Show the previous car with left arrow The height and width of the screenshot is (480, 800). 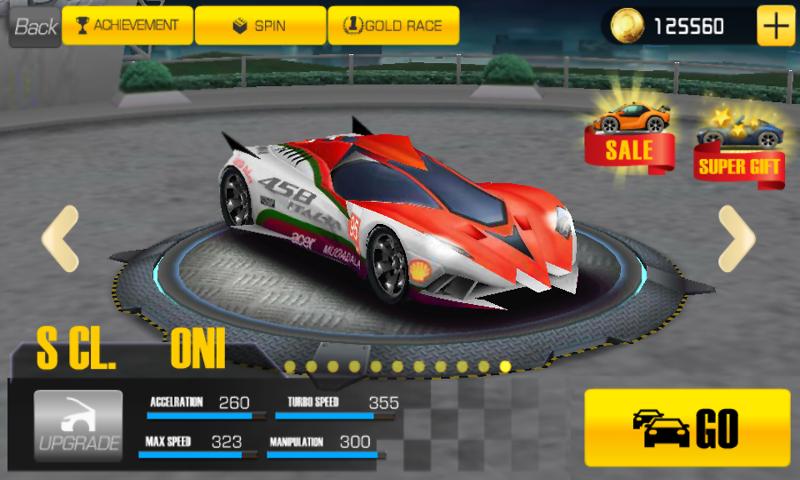point(59,237)
